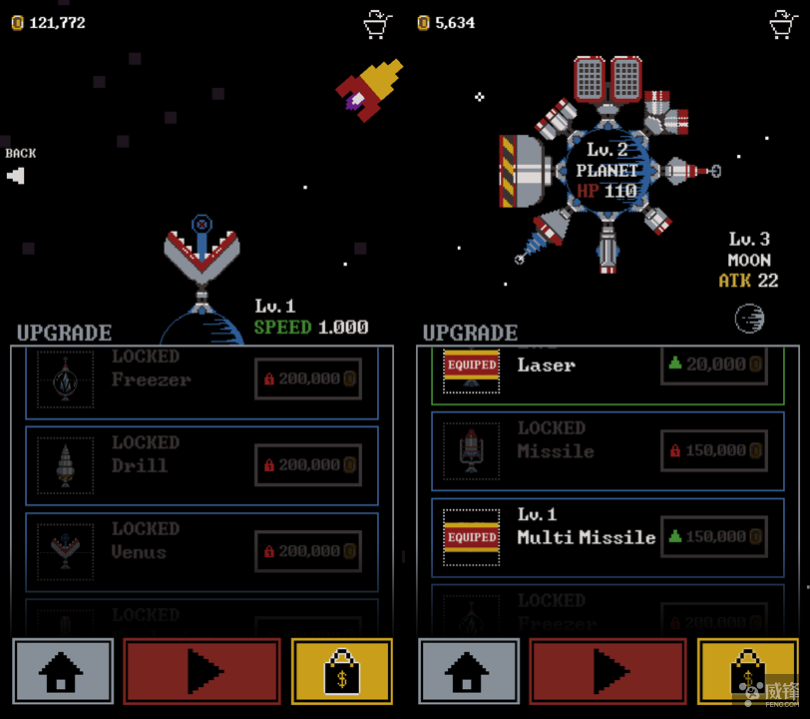Choose the locked Venus upgrade icon
This screenshot has width=810, height=719.
tap(65, 551)
